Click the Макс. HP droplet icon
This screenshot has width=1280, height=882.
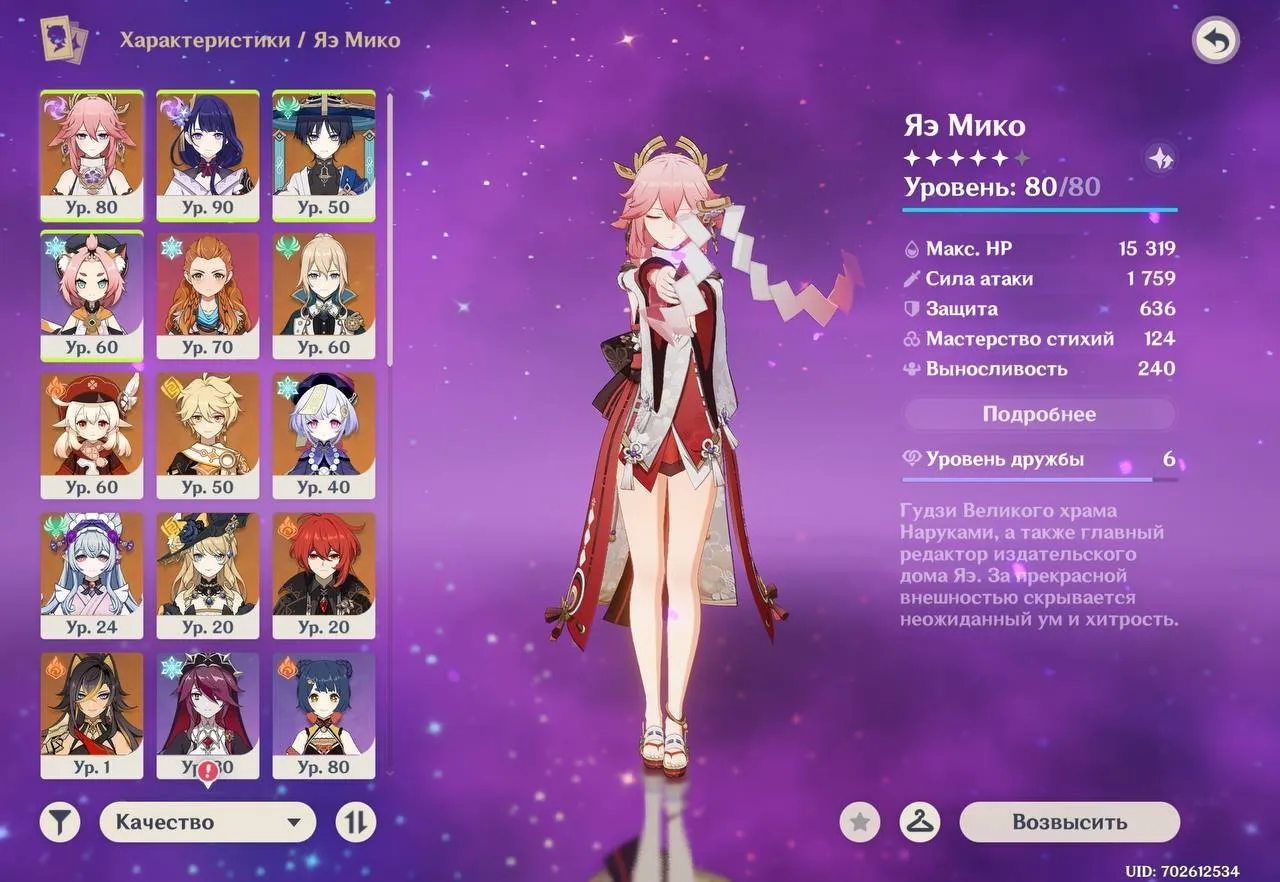coord(910,248)
